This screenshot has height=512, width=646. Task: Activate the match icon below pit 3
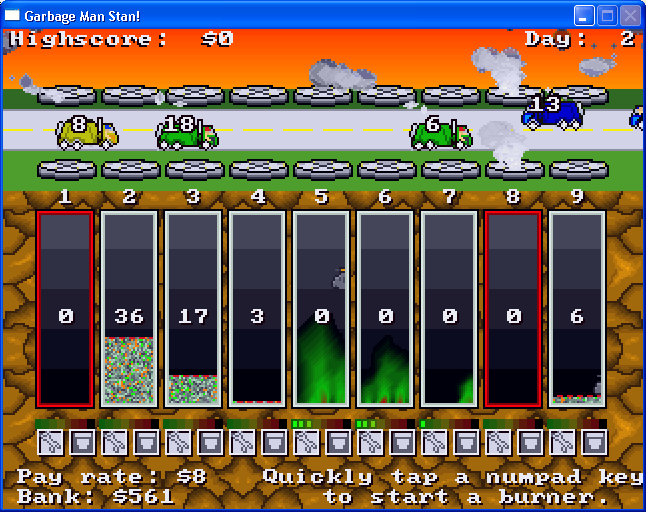pos(178,442)
